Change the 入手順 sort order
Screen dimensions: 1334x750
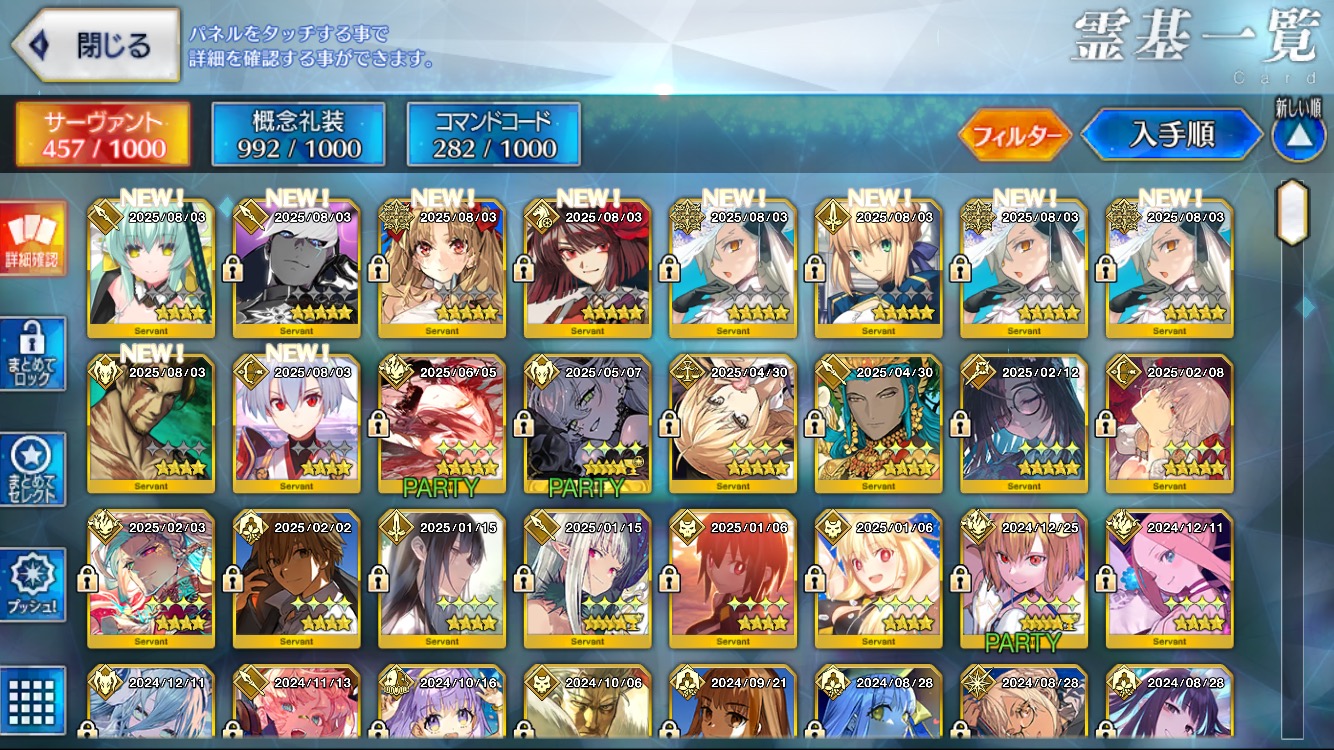pyautogui.click(x=1171, y=135)
